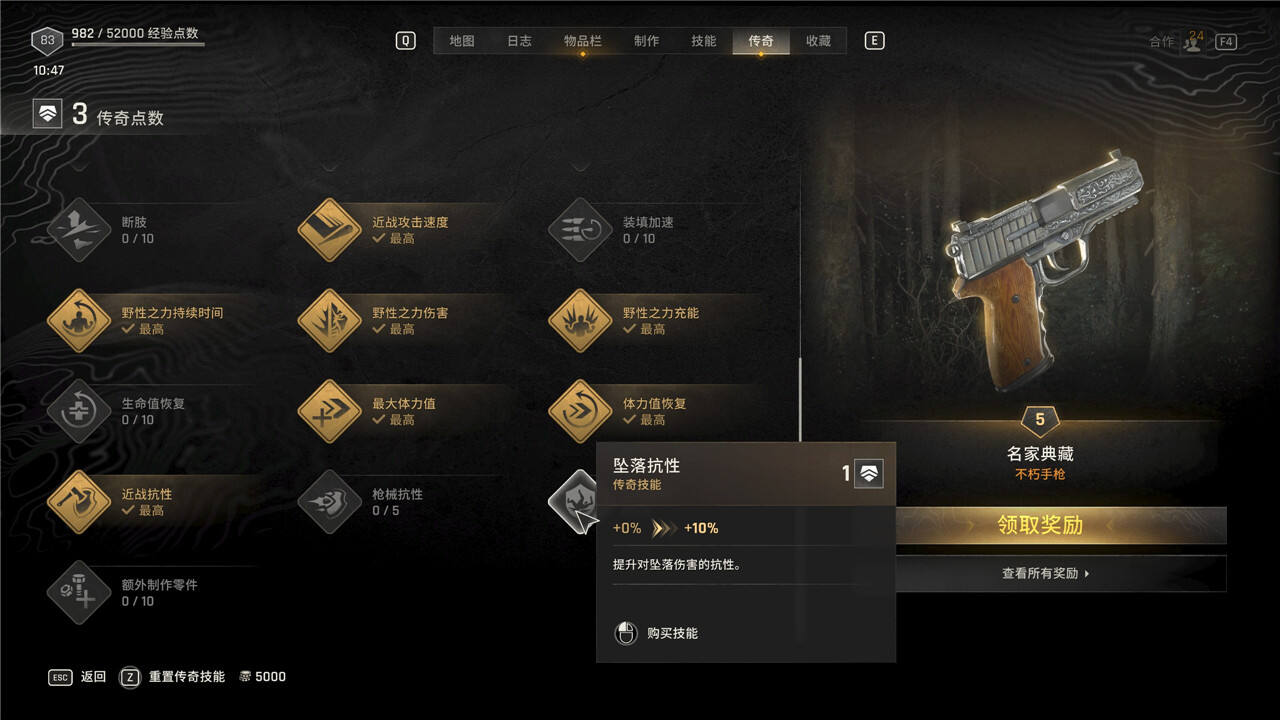Select the 断肢 legend skill
The width and height of the screenshot is (1280, 720).
[x=79, y=230]
